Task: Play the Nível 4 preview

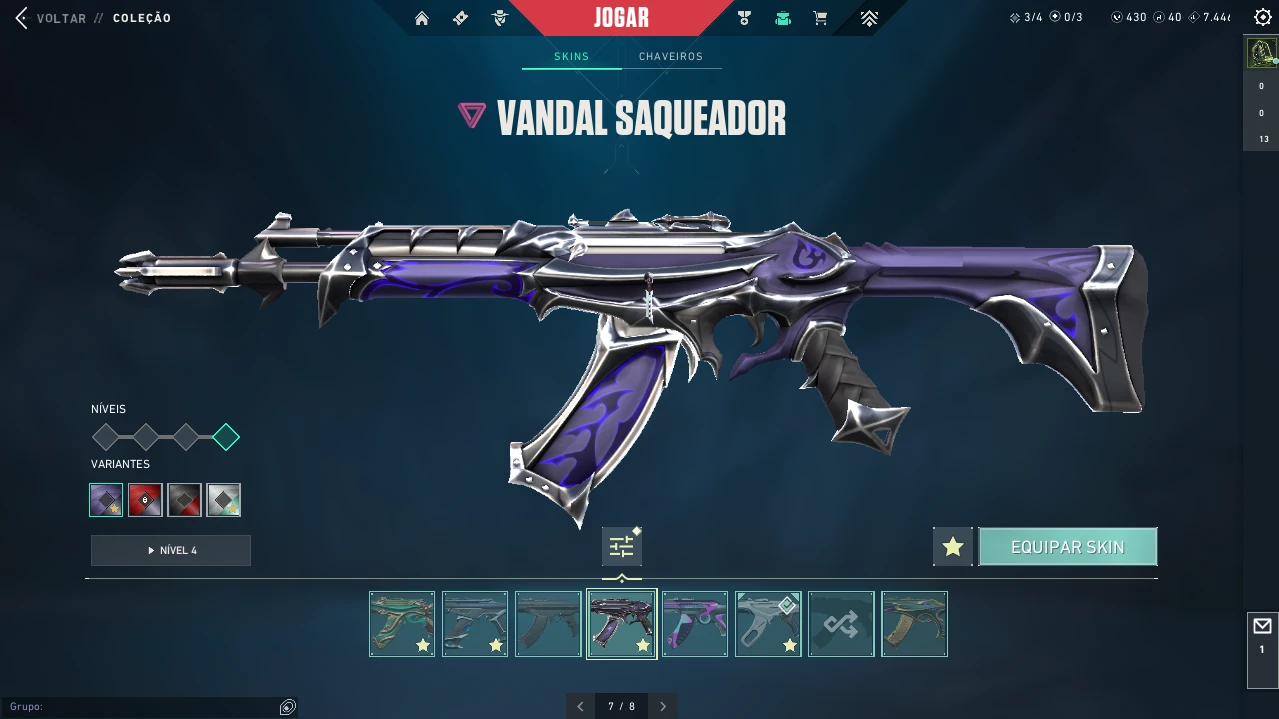Action: tap(171, 550)
